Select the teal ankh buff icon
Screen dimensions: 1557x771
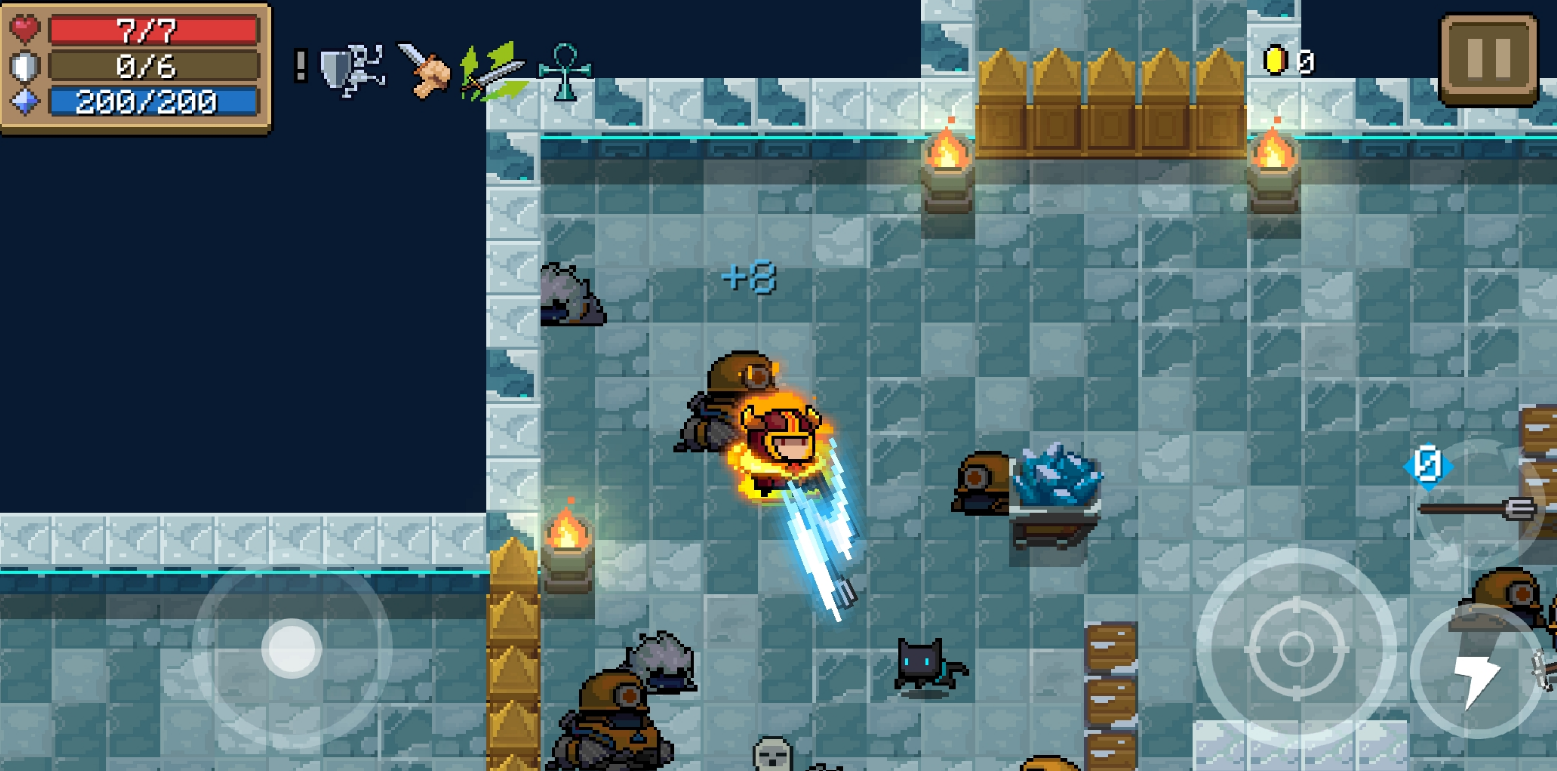tap(564, 70)
